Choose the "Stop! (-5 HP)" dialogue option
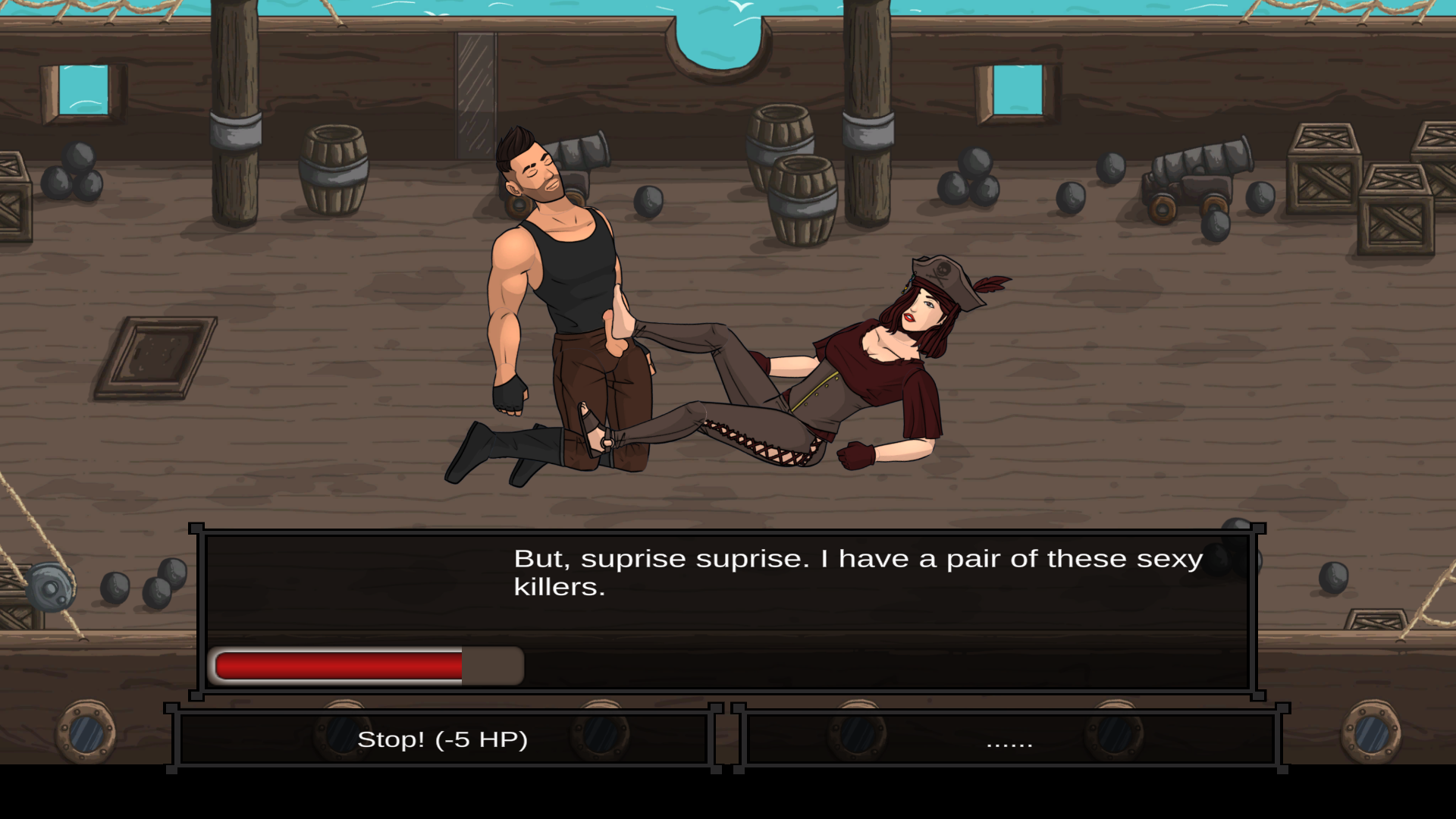The width and height of the screenshot is (1456, 819). point(443,739)
